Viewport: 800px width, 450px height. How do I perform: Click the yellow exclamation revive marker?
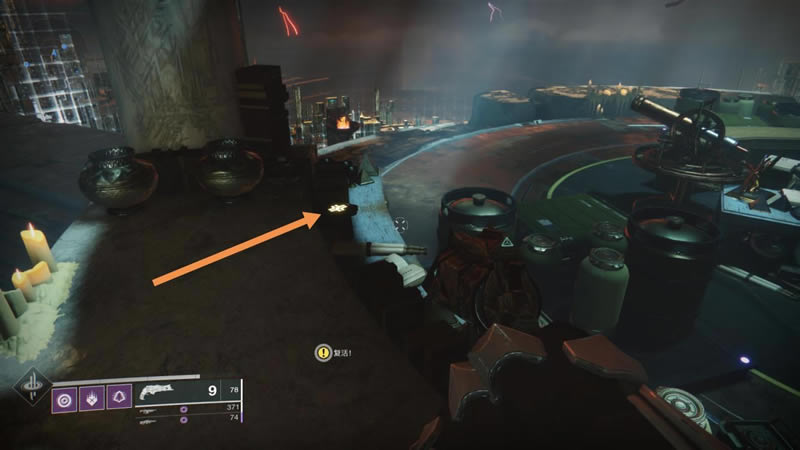(323, 352)
